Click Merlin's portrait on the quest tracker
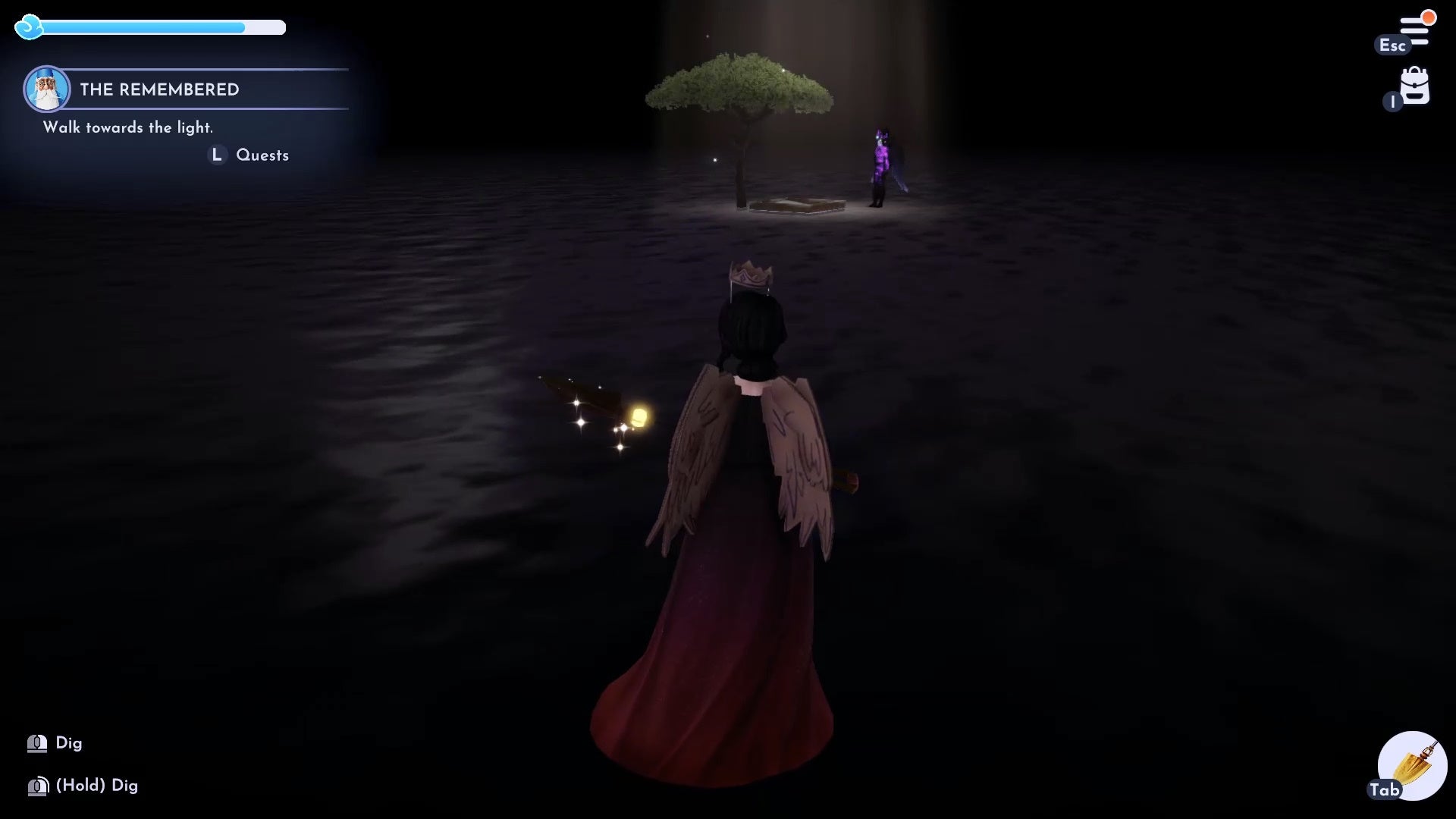This screenshot has width=1456, height=819. [47, 89]
